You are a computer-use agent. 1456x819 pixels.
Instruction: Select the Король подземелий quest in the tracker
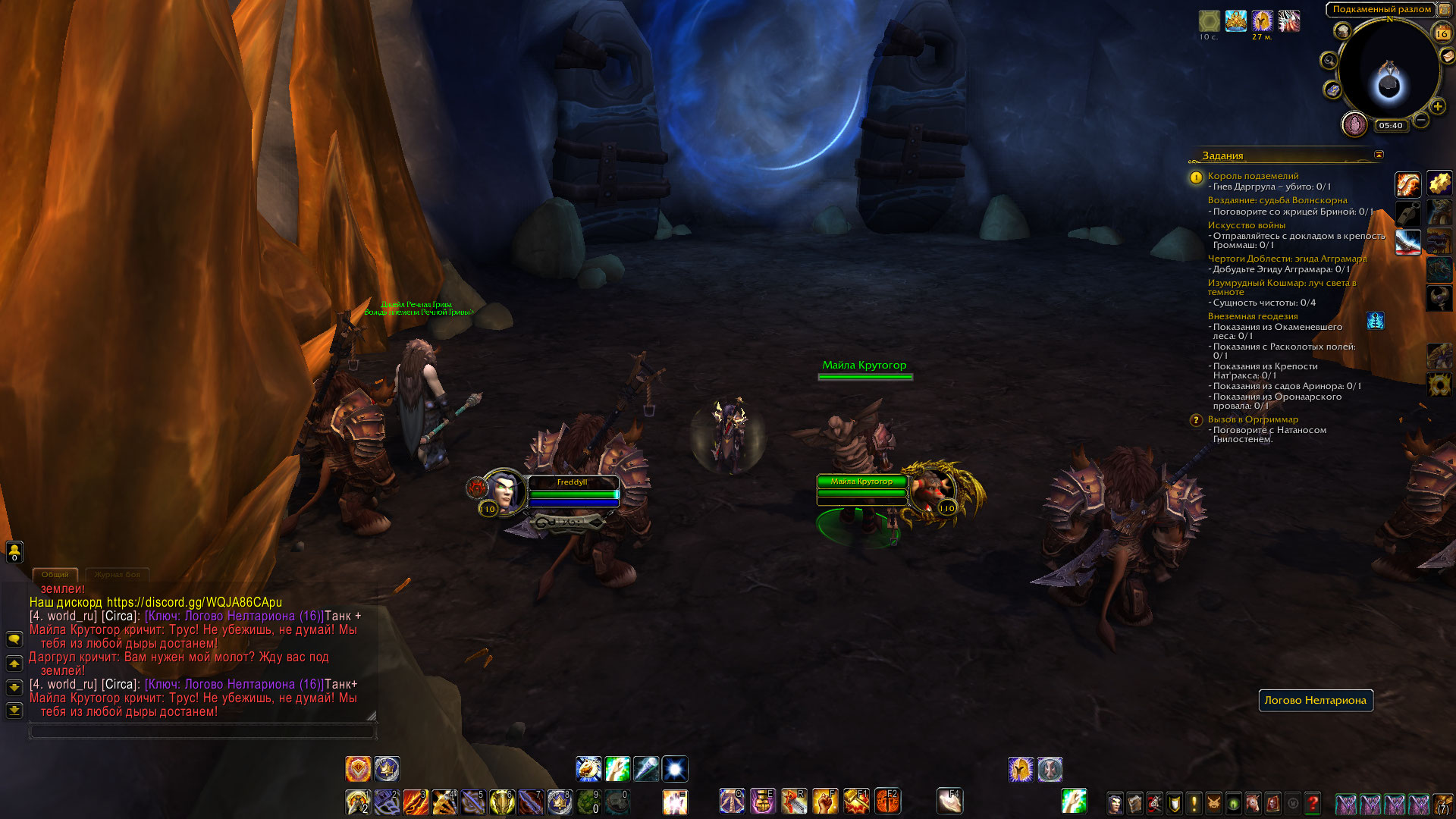tap(1253, 176)
